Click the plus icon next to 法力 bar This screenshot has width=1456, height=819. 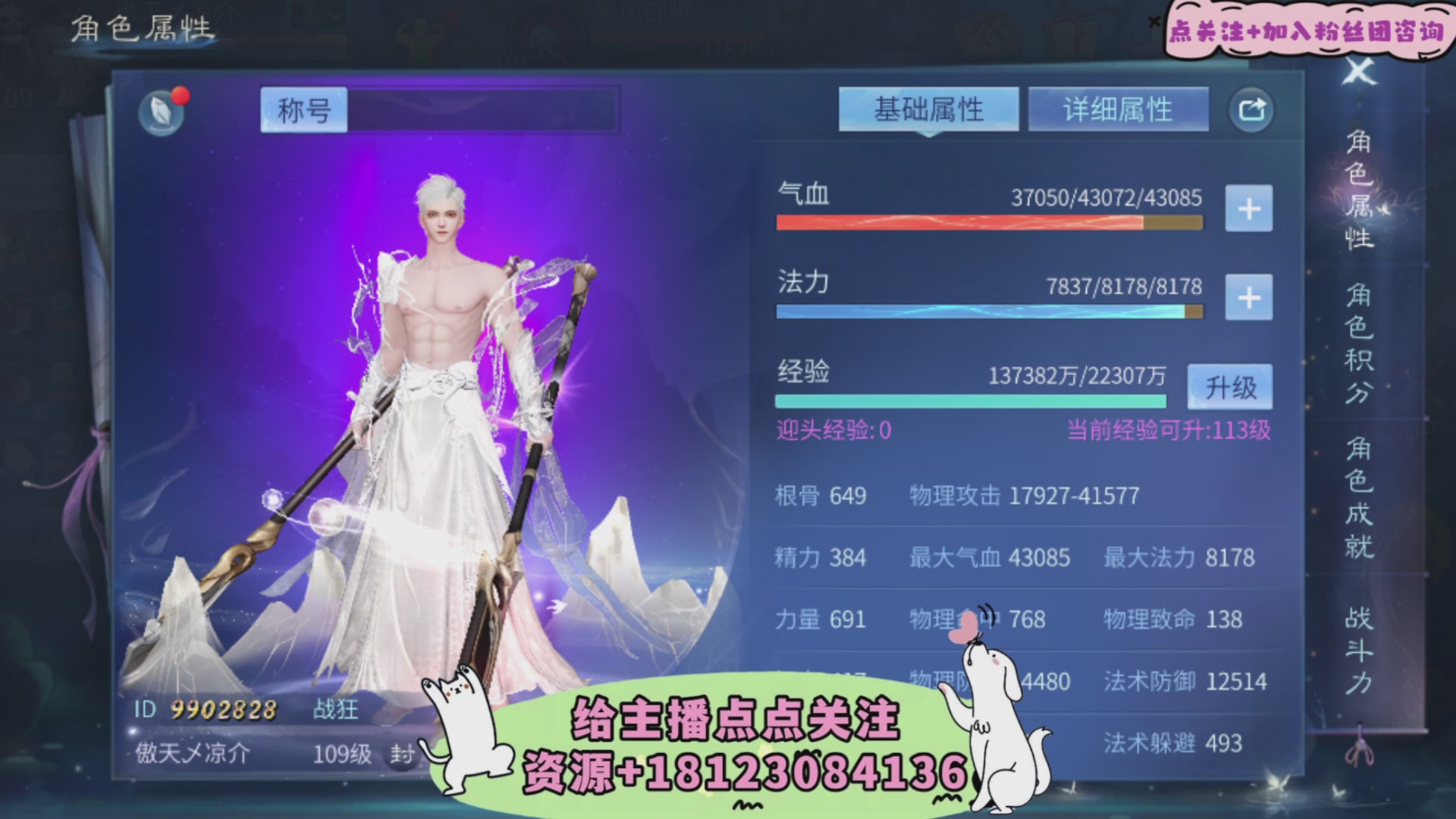click(x=1248, y=297)
